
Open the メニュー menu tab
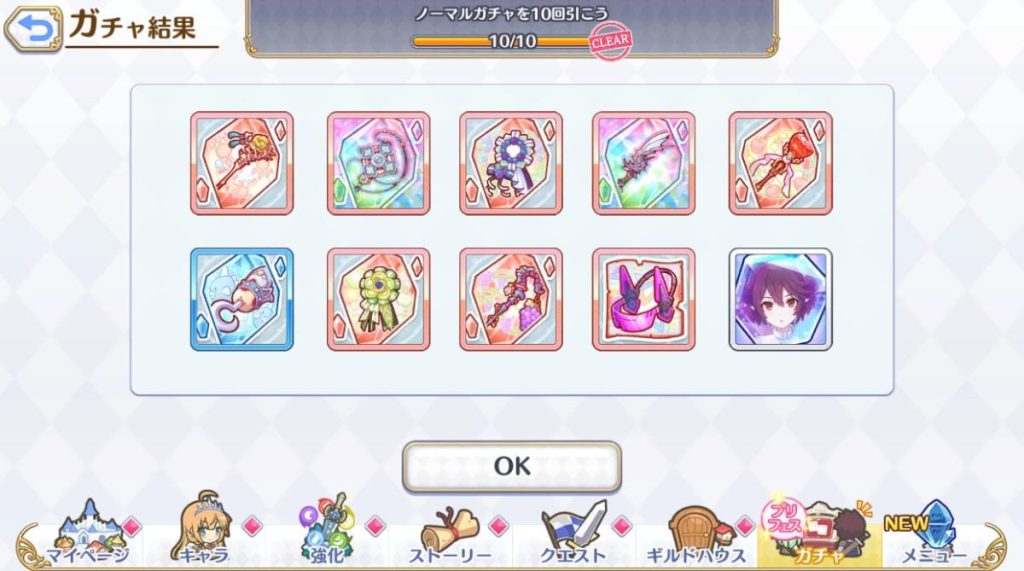935,537
